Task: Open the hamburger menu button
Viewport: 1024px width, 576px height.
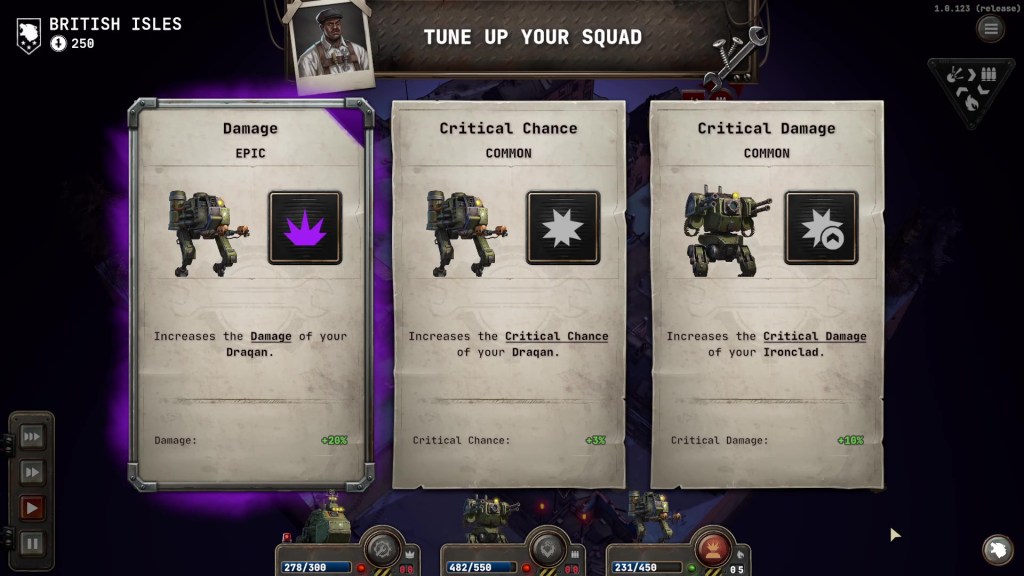Action: click(990, 28)
